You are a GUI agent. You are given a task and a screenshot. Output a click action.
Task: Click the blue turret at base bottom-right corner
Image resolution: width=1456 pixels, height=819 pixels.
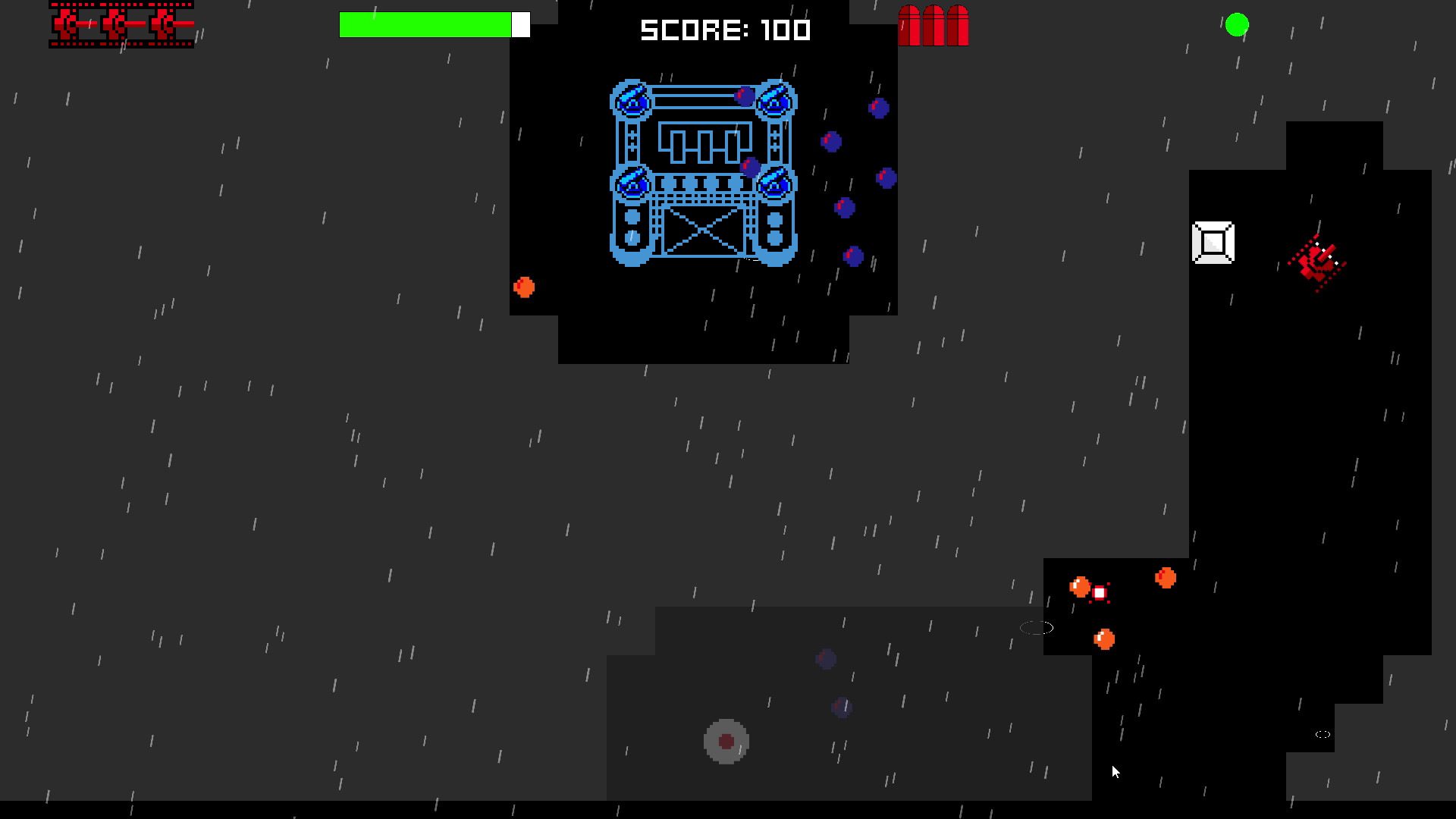click(773, 182)
